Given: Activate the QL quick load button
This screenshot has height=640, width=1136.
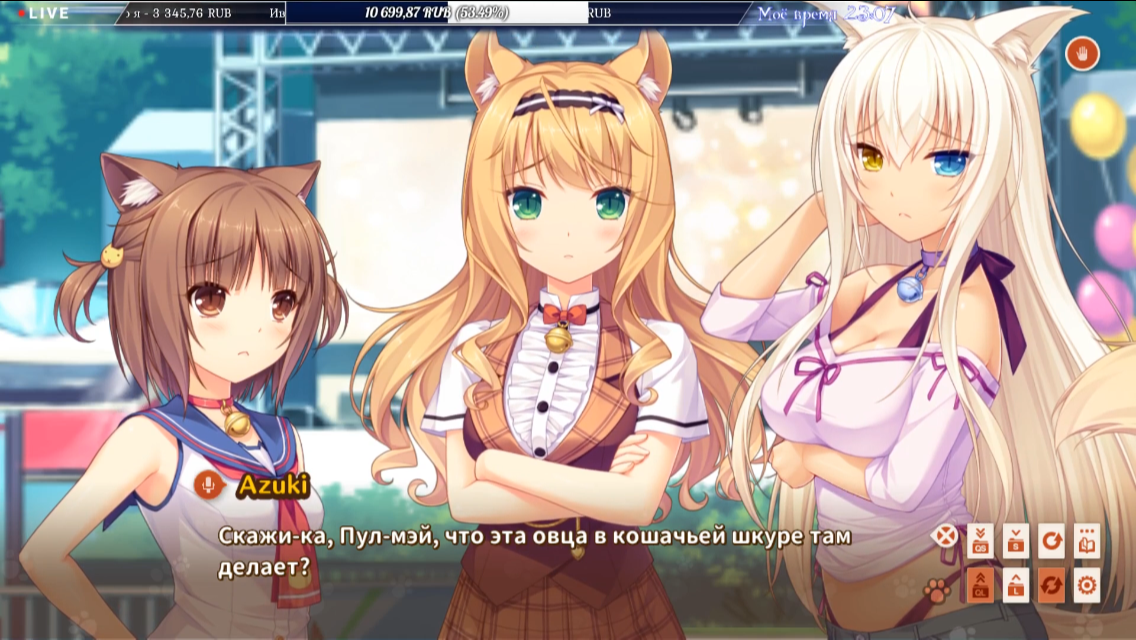Looking at the screenshot, I should [x=980, y=585].
